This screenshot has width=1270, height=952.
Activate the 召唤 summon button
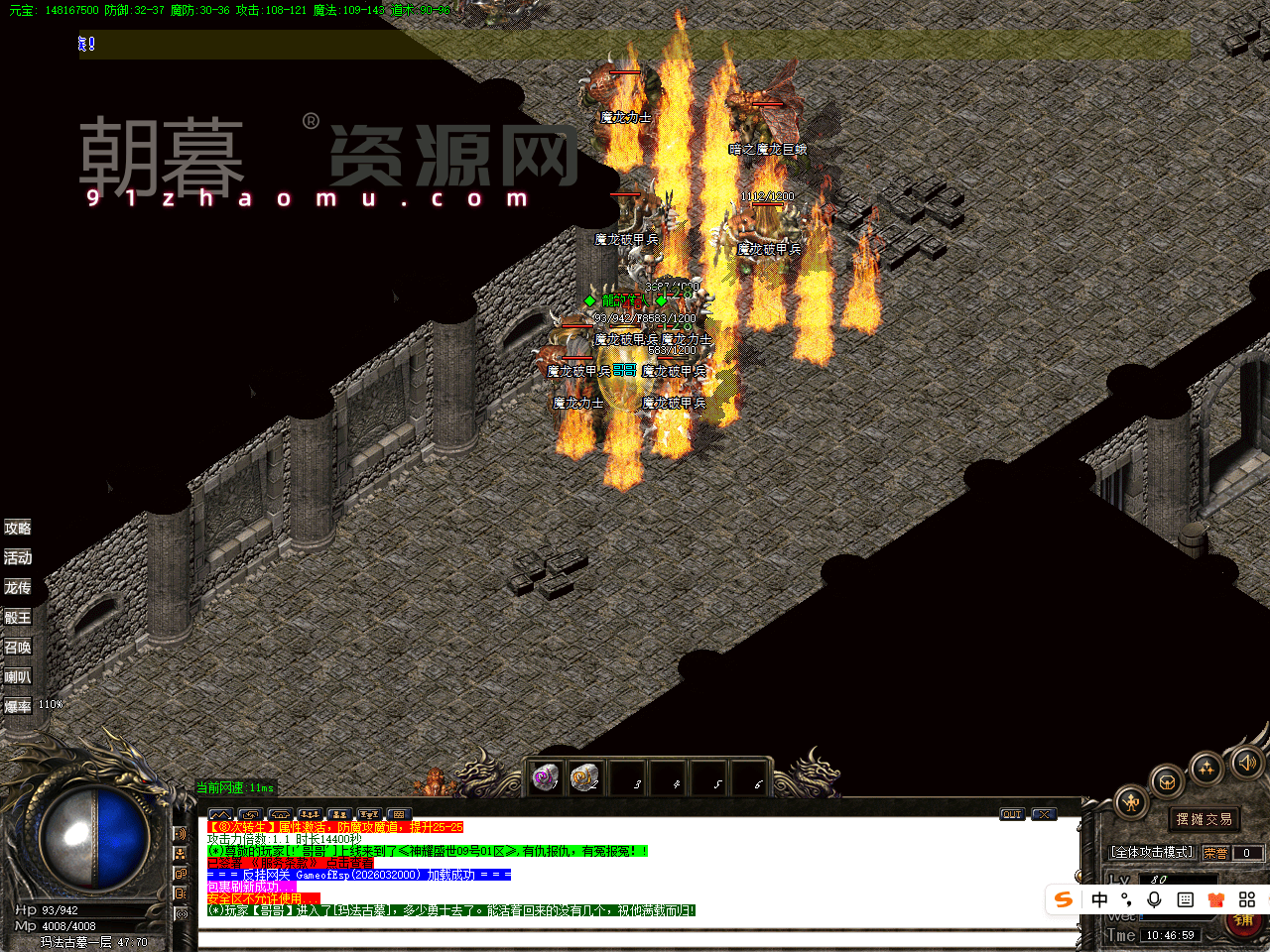pyautogui.click(x=18, y=648)
